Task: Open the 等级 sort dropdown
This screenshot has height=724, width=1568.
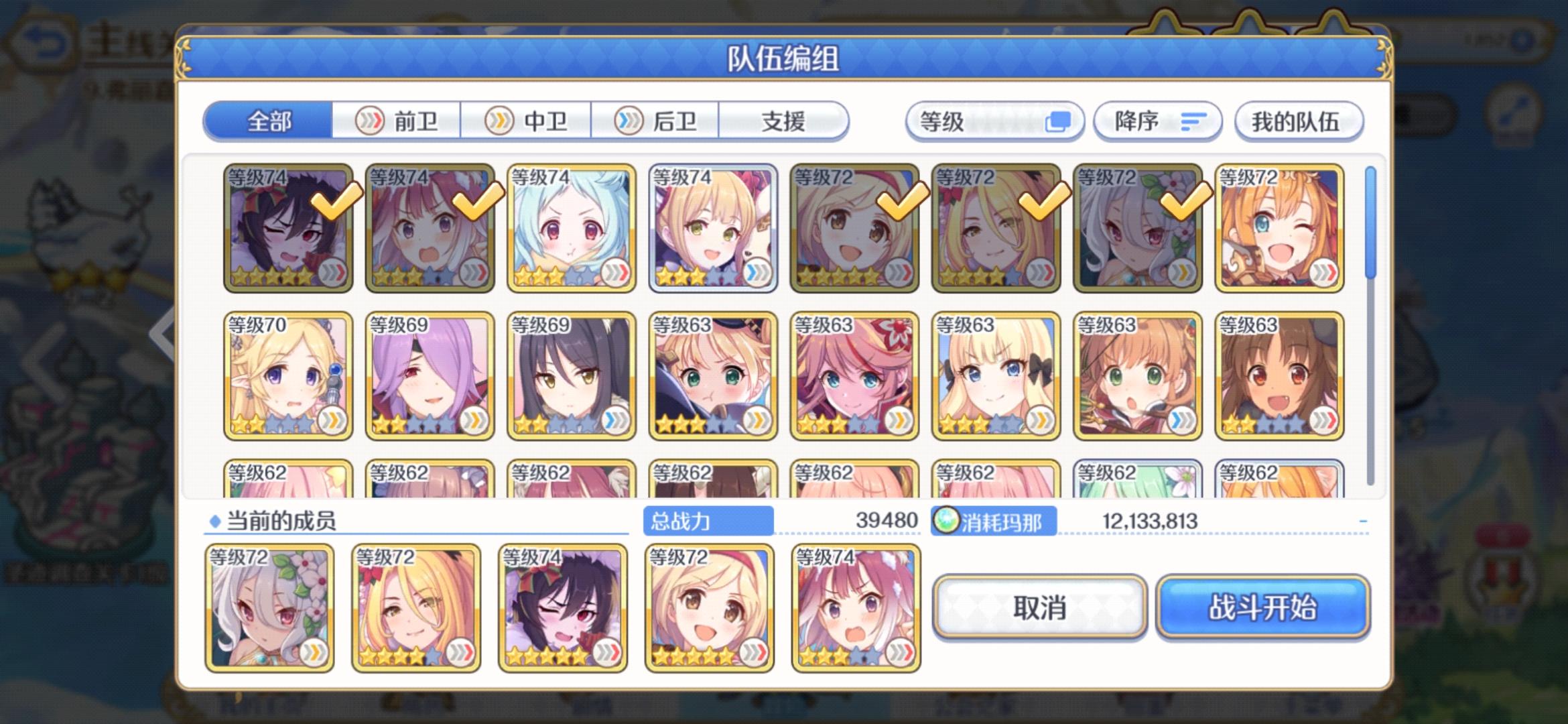Action: tap(994, 121)
